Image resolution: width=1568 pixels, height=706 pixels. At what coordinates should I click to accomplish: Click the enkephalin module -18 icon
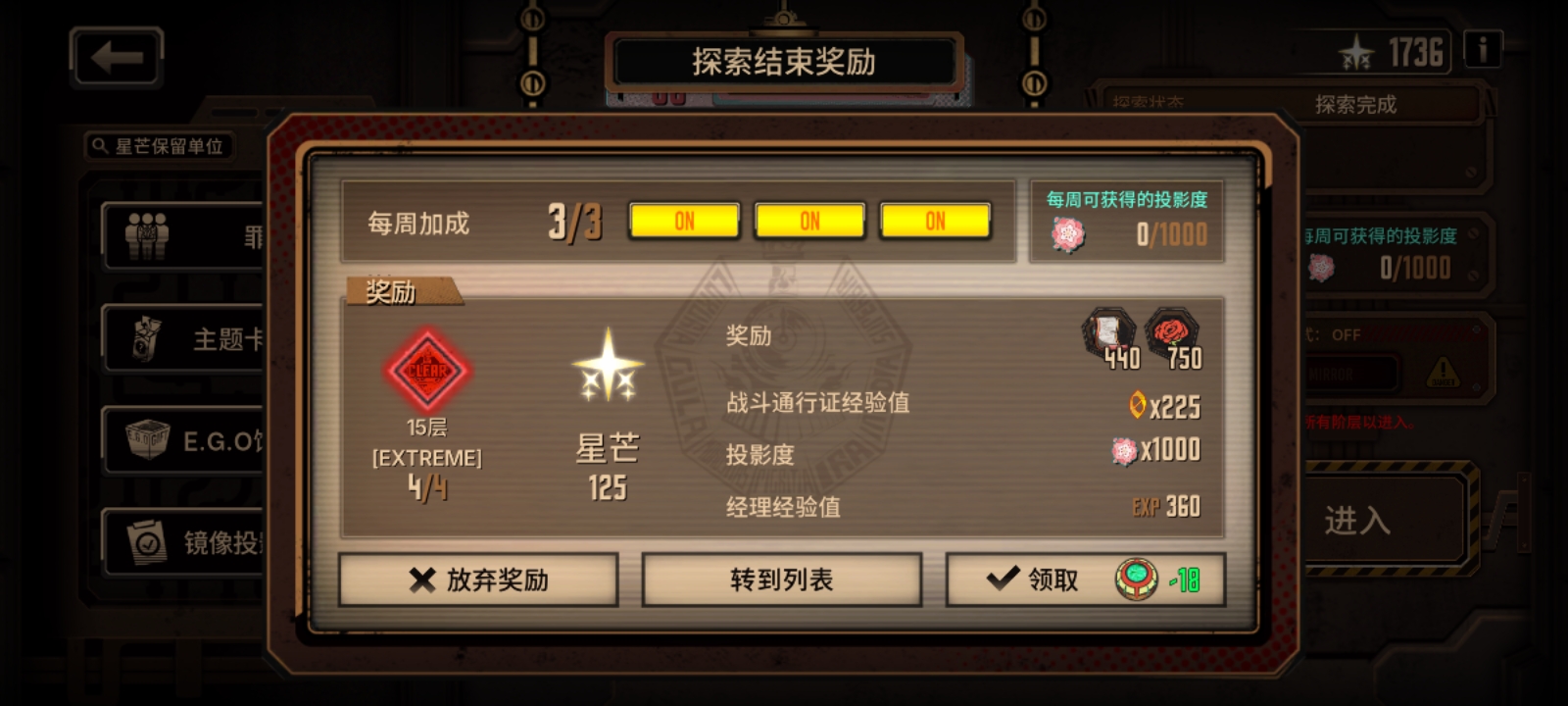point(1136,580)
